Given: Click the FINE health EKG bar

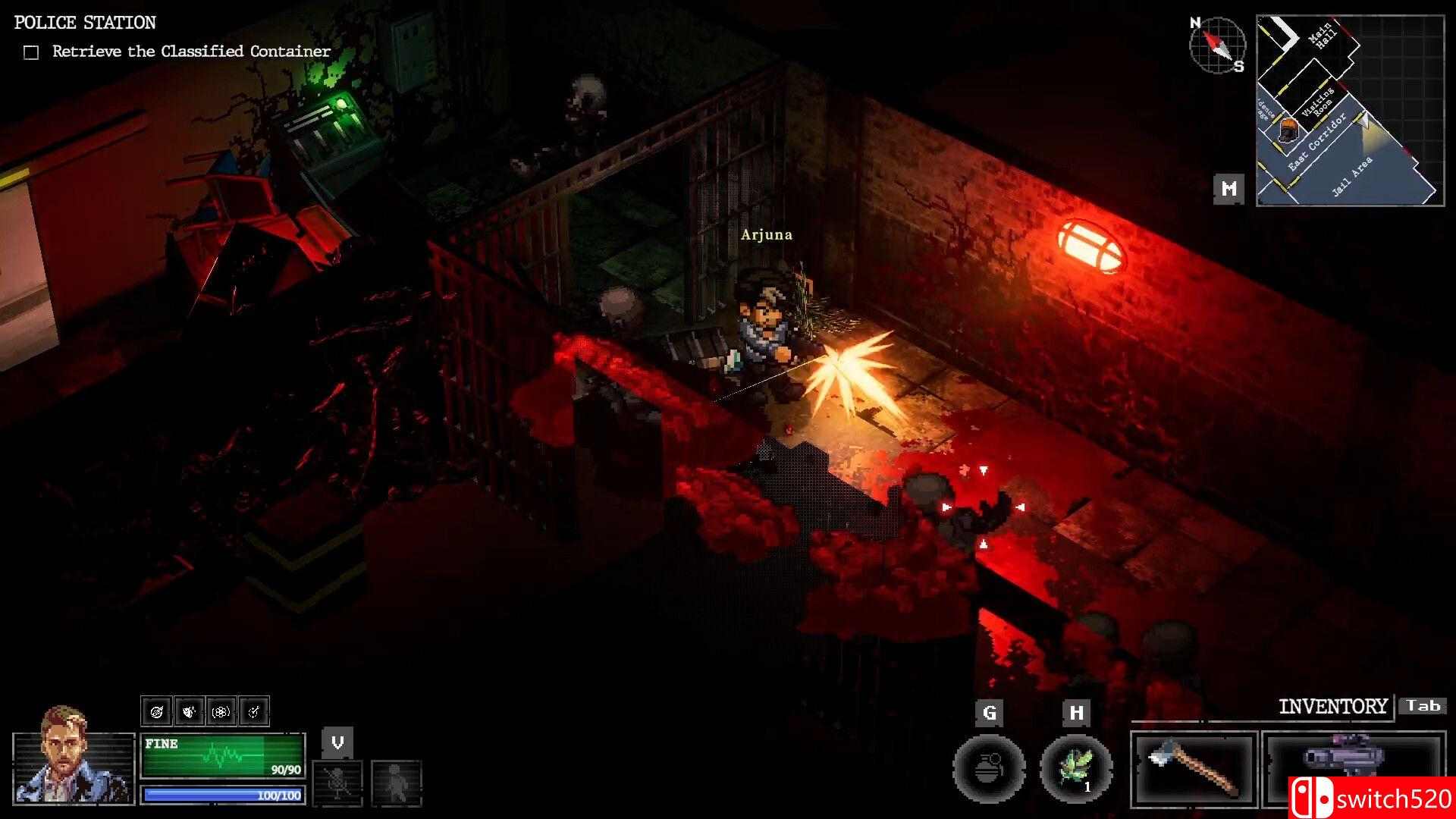Looking at the screenshot, I should point(224,755).
